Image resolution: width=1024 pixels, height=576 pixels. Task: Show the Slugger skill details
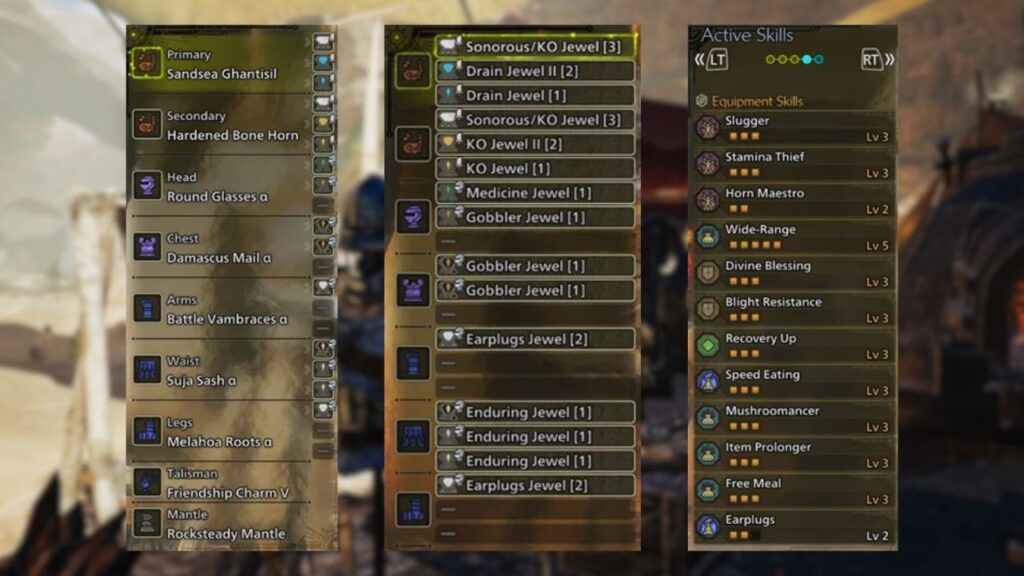792,128
